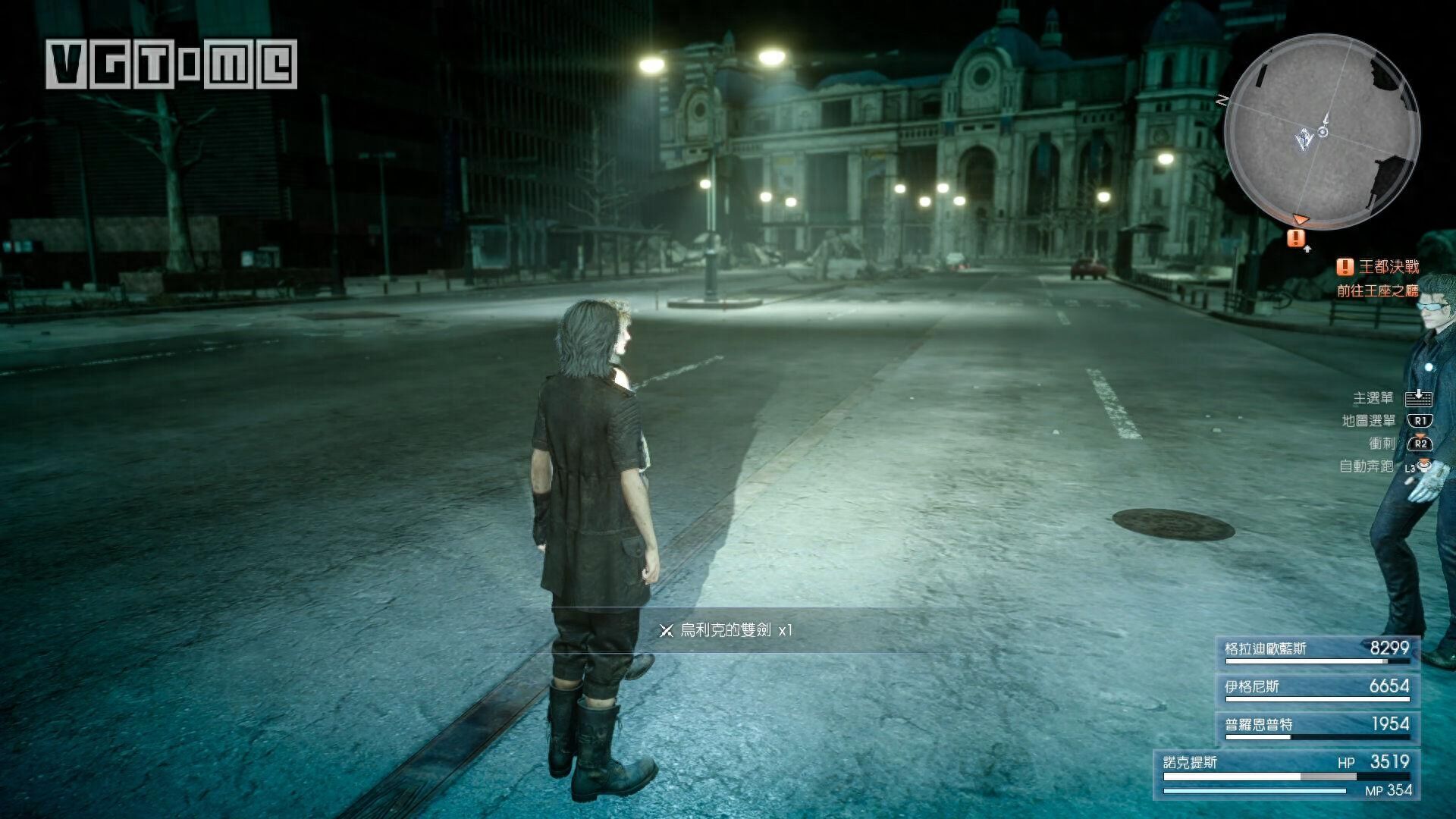Select party member 伊格尼斯 panel

tap(1316, 688)
